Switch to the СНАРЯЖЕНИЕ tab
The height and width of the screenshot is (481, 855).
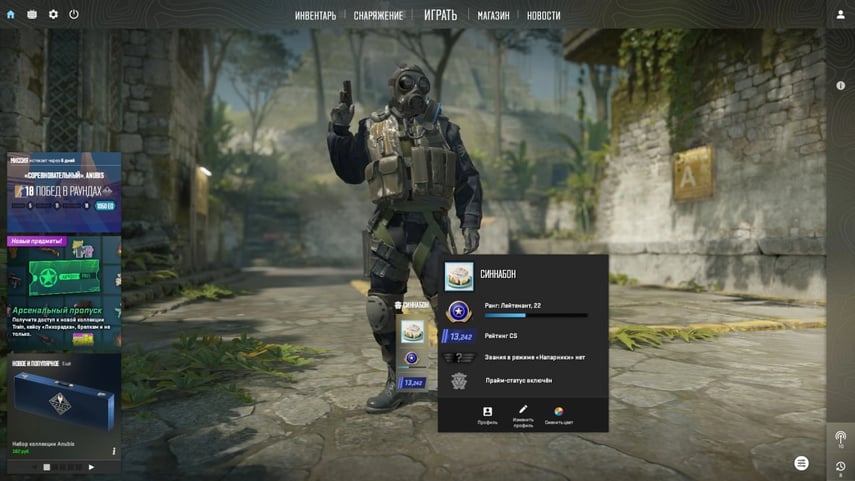(378, 16)
